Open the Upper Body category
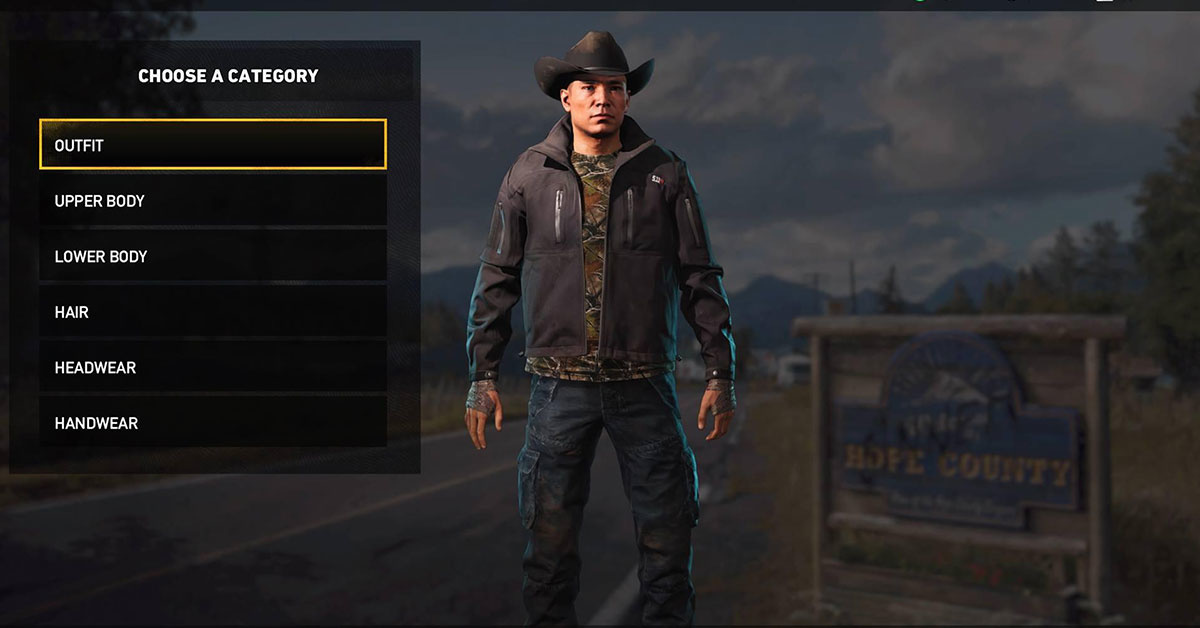 (212, 201)
